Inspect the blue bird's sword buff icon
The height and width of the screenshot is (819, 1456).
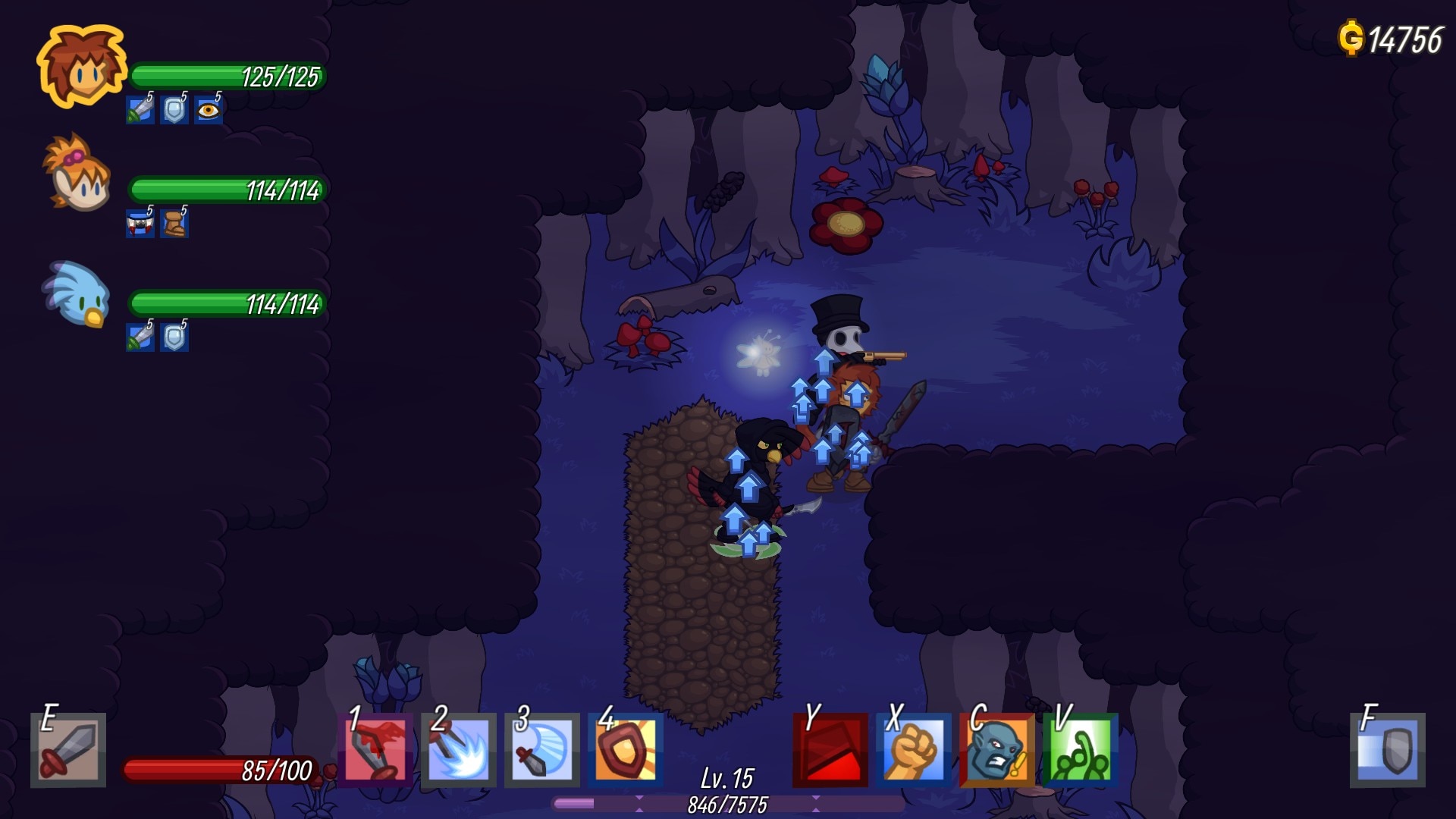pos(140,337)
